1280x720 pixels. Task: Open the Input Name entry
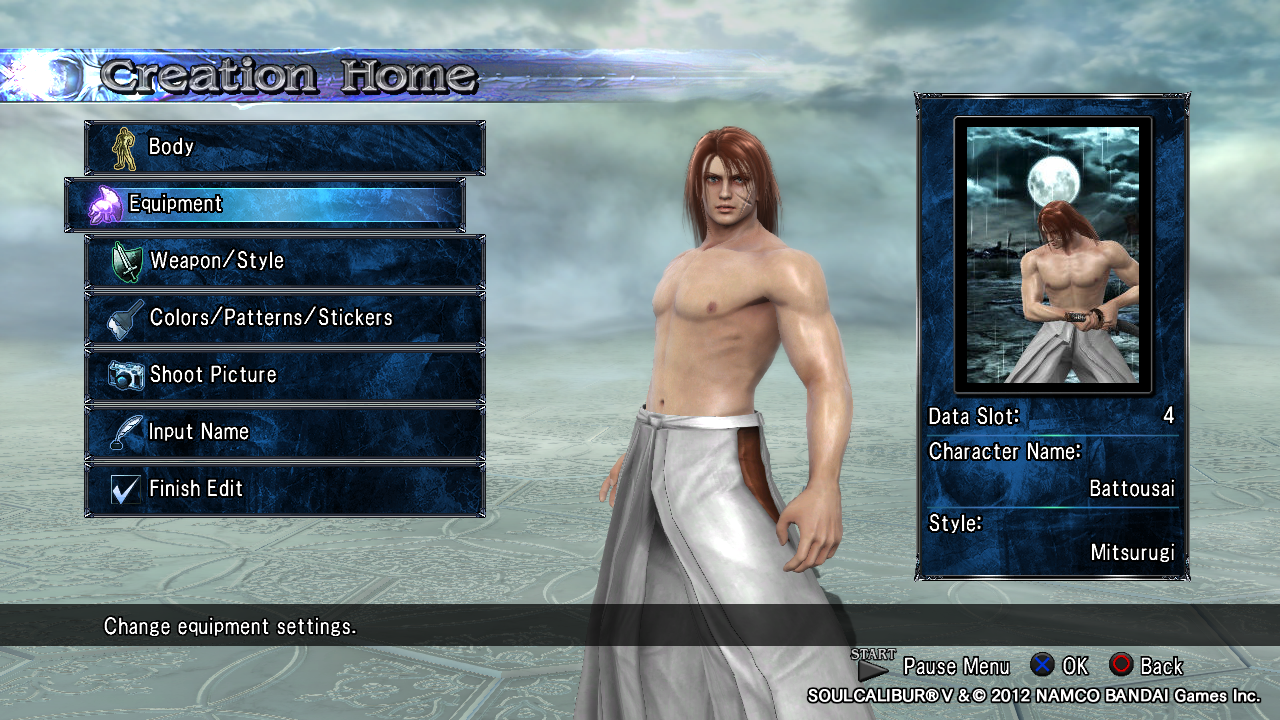[x=284, y=432]
